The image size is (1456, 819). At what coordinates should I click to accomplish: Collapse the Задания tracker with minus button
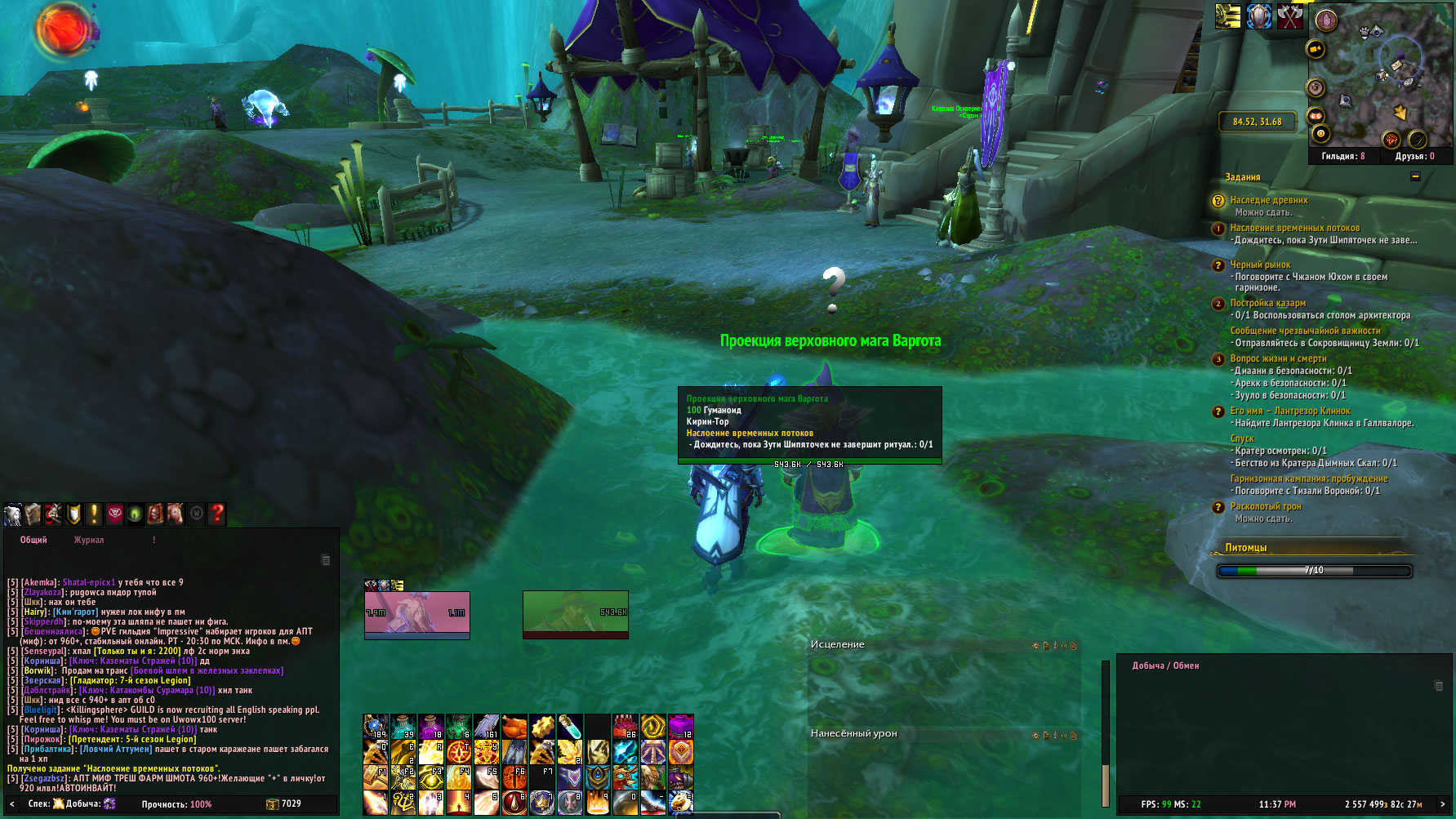(1415, 176)
